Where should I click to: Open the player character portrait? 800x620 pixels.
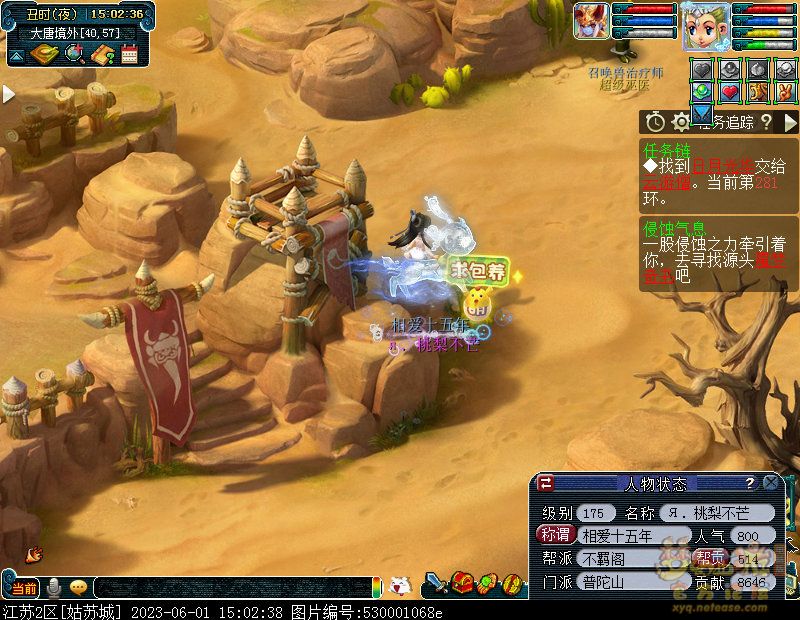705,25
